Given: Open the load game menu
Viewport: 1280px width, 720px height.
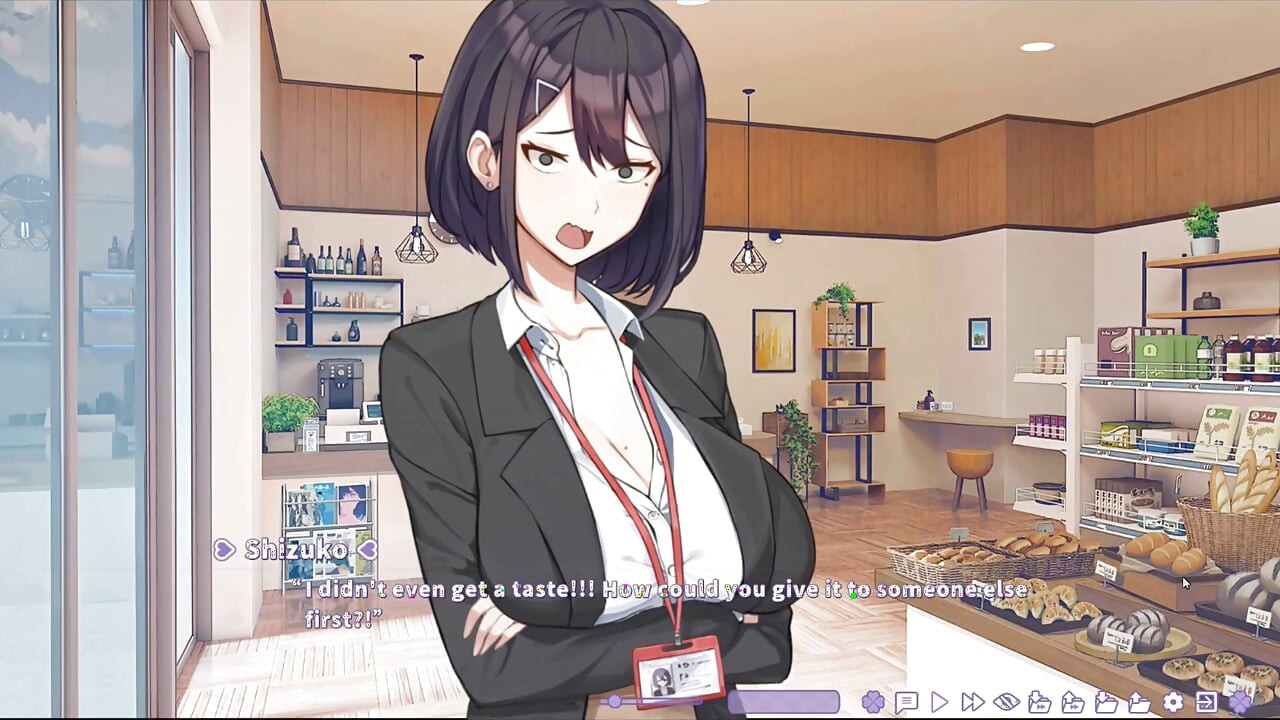Looking at the screenshot, I should coord(1139,700).
